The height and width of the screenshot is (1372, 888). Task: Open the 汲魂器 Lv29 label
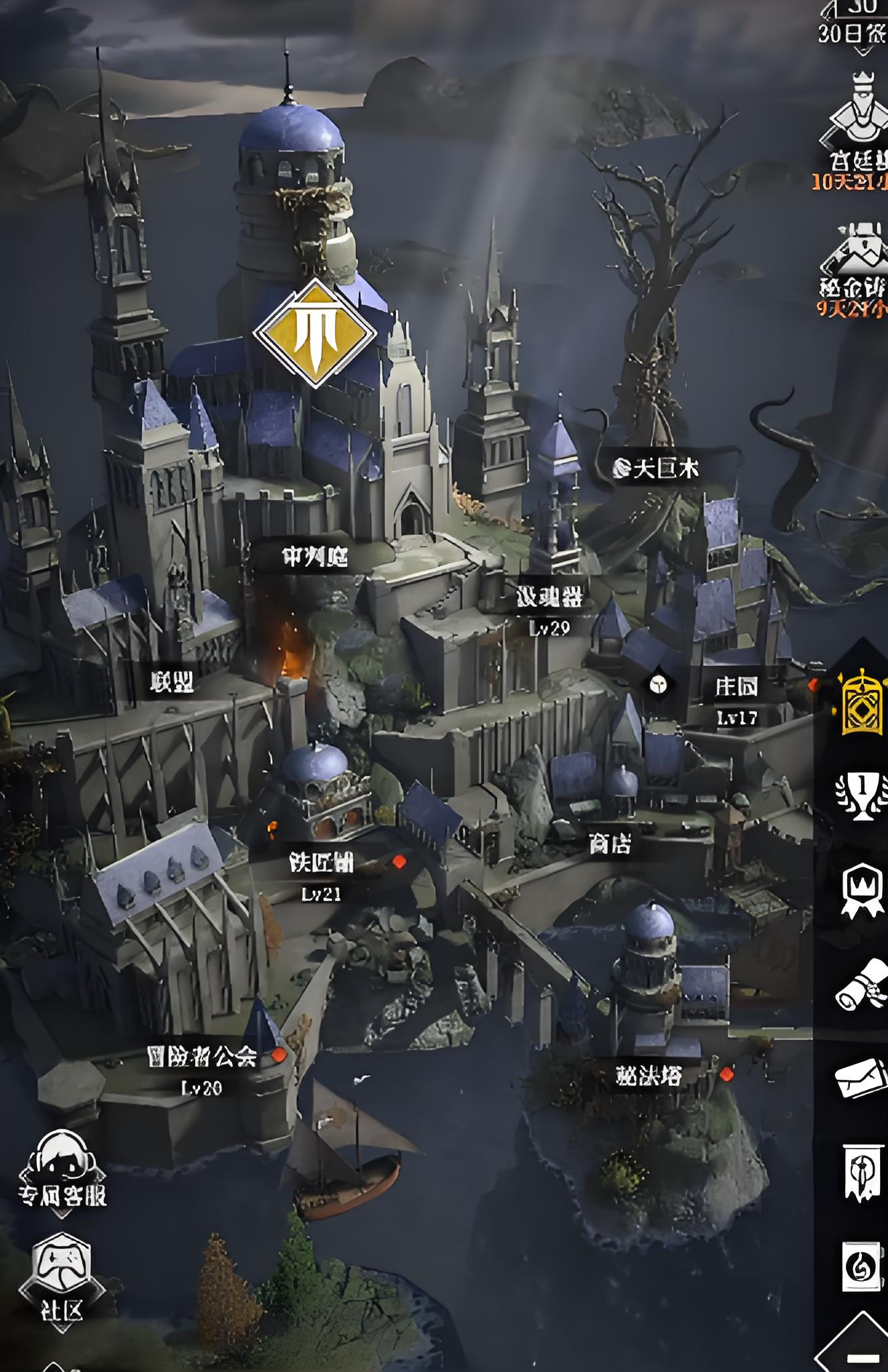point(549,598)
